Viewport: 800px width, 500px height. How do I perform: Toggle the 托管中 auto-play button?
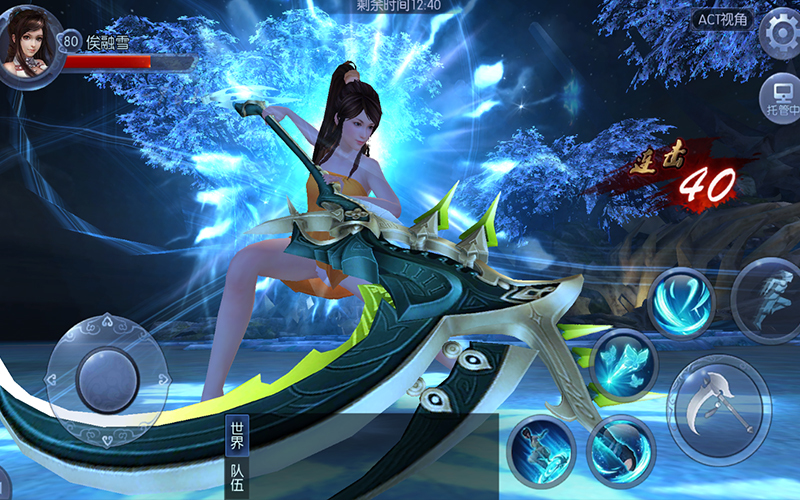tap(780, 98)
